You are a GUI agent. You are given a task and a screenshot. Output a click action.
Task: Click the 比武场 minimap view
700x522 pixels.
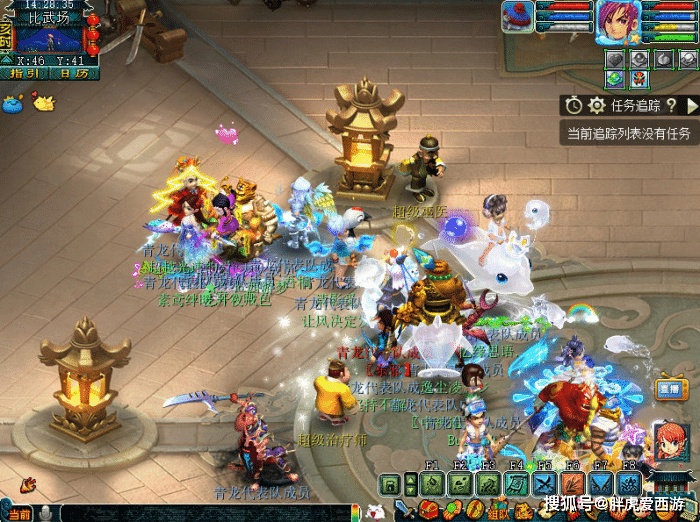(x=50, y=38)
